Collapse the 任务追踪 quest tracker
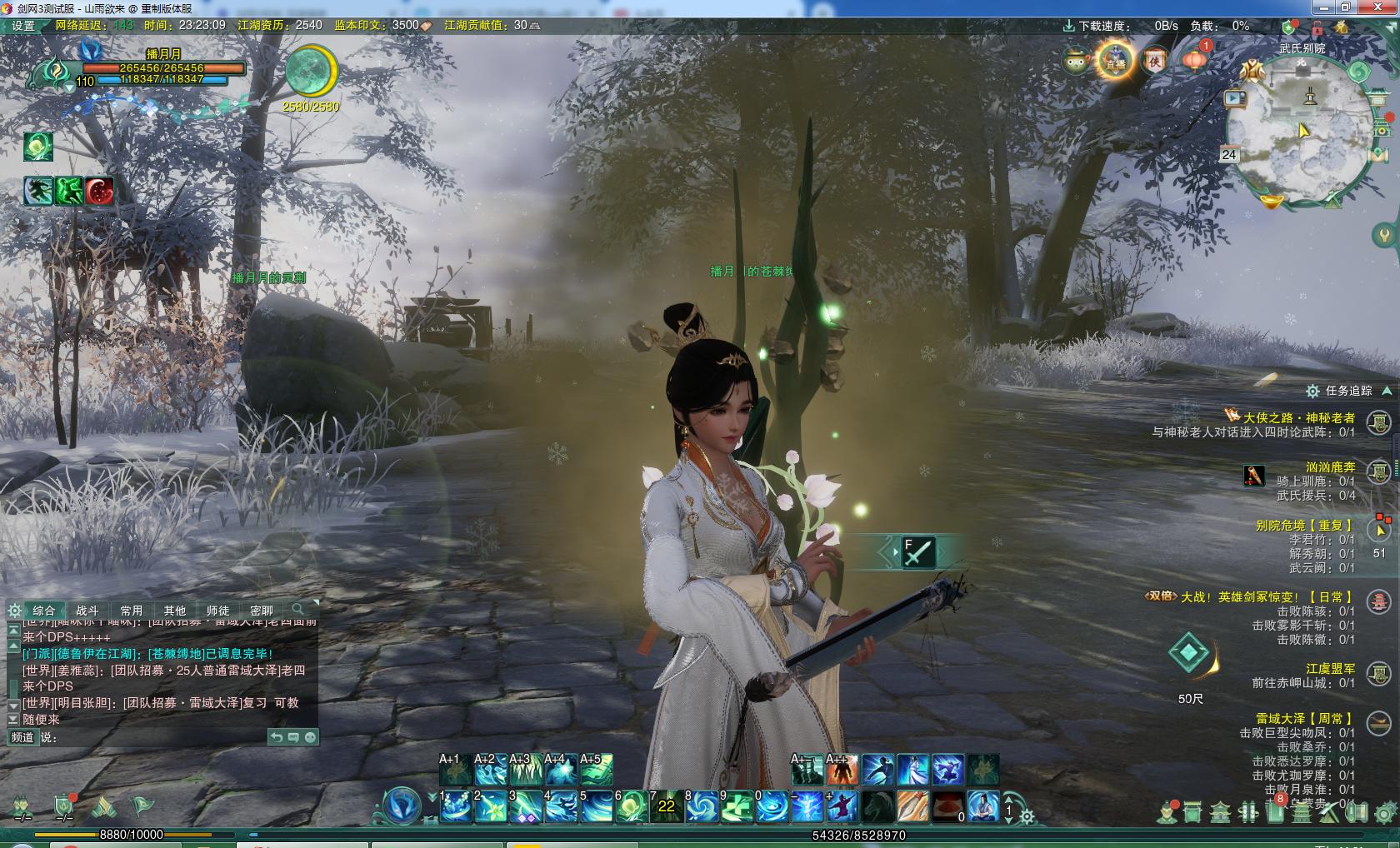 pyautogui.click(x=1387, y=391)
